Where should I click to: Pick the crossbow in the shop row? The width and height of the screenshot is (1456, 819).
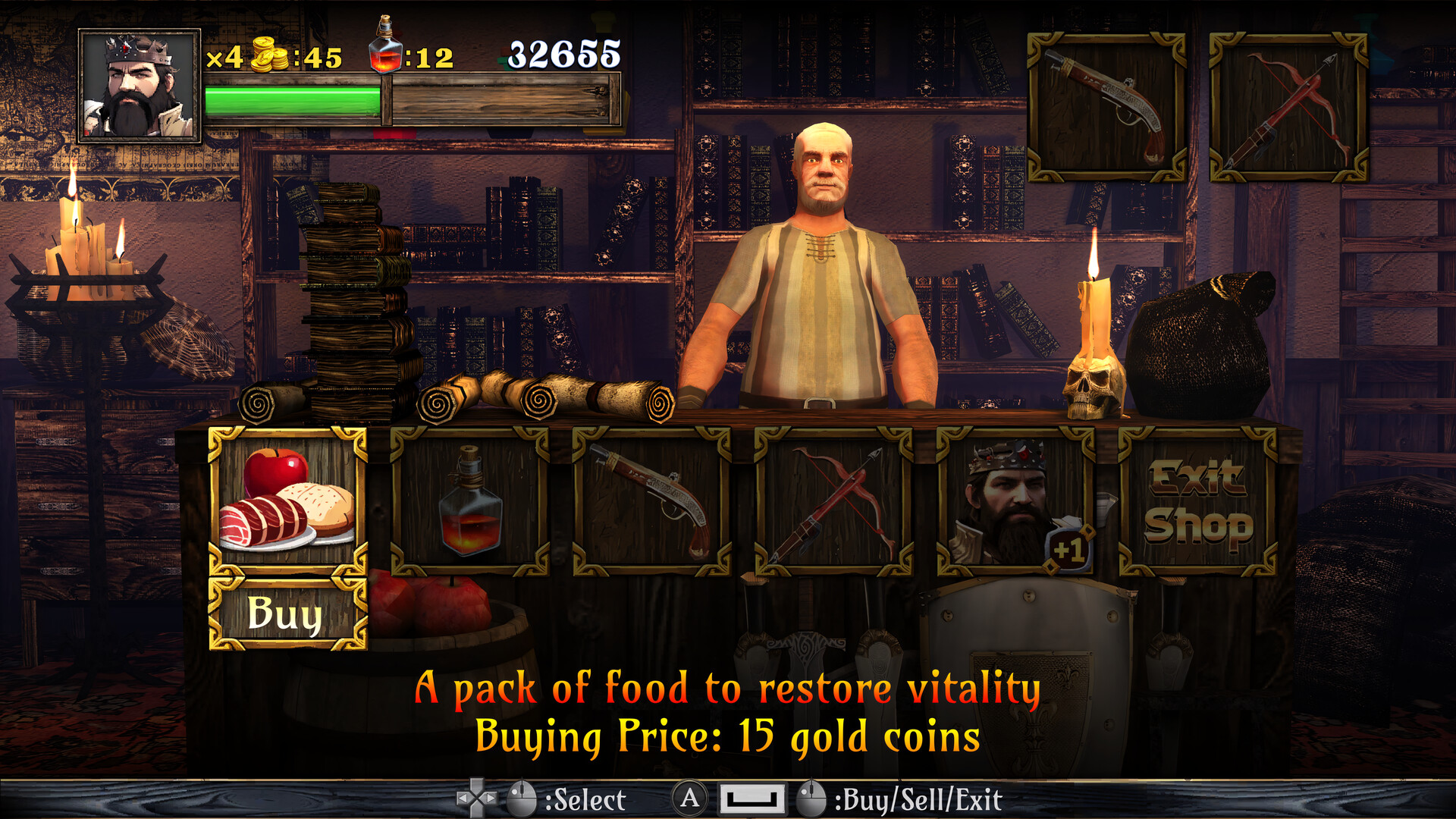click(x=833, y=500)
